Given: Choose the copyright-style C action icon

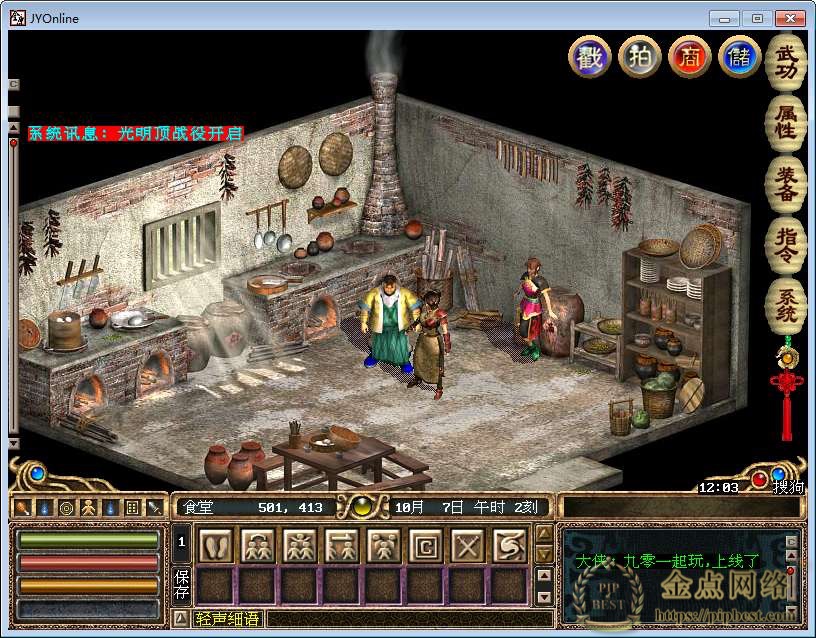Looking at the screenshot, I should pos(425,545).
